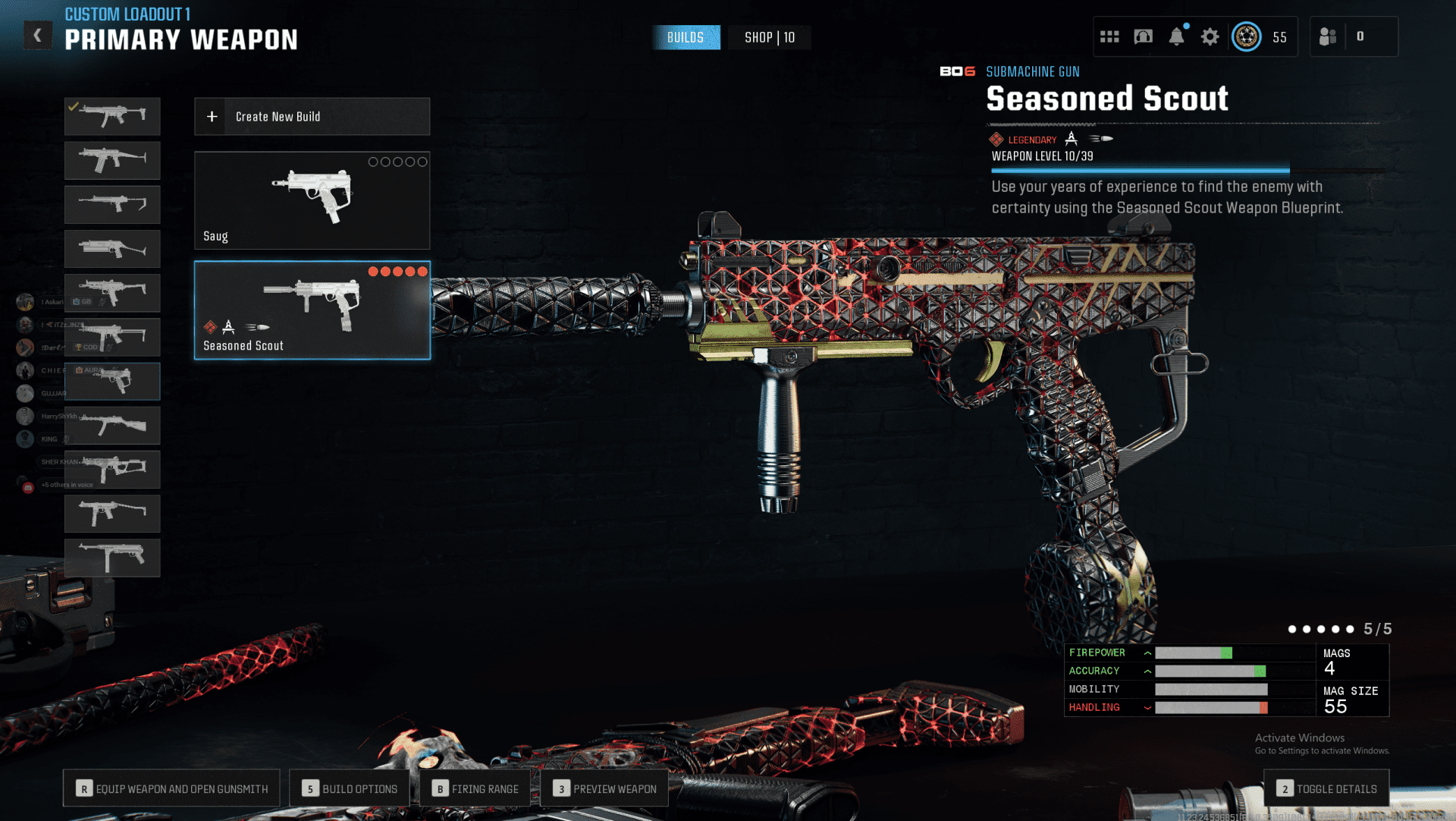This screenshot has height=821, width=1456.
Task: Open the grid menu icon
Action: pyautogui.click(x=1109, y=36)
